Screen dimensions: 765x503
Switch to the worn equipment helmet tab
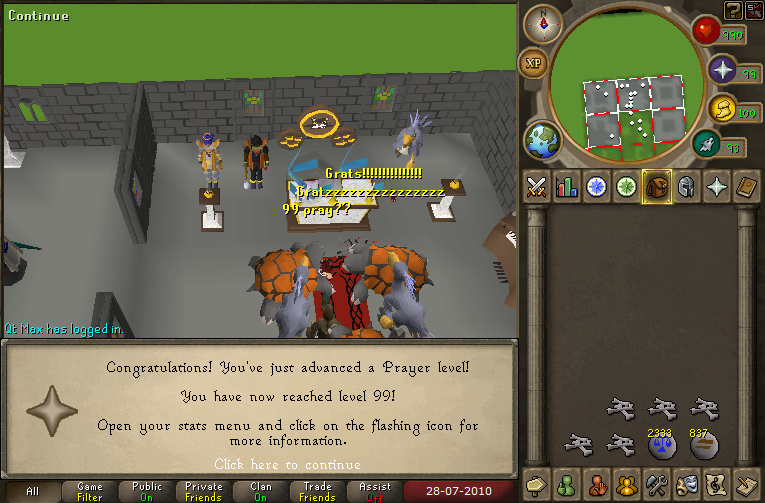click(687, 187)
